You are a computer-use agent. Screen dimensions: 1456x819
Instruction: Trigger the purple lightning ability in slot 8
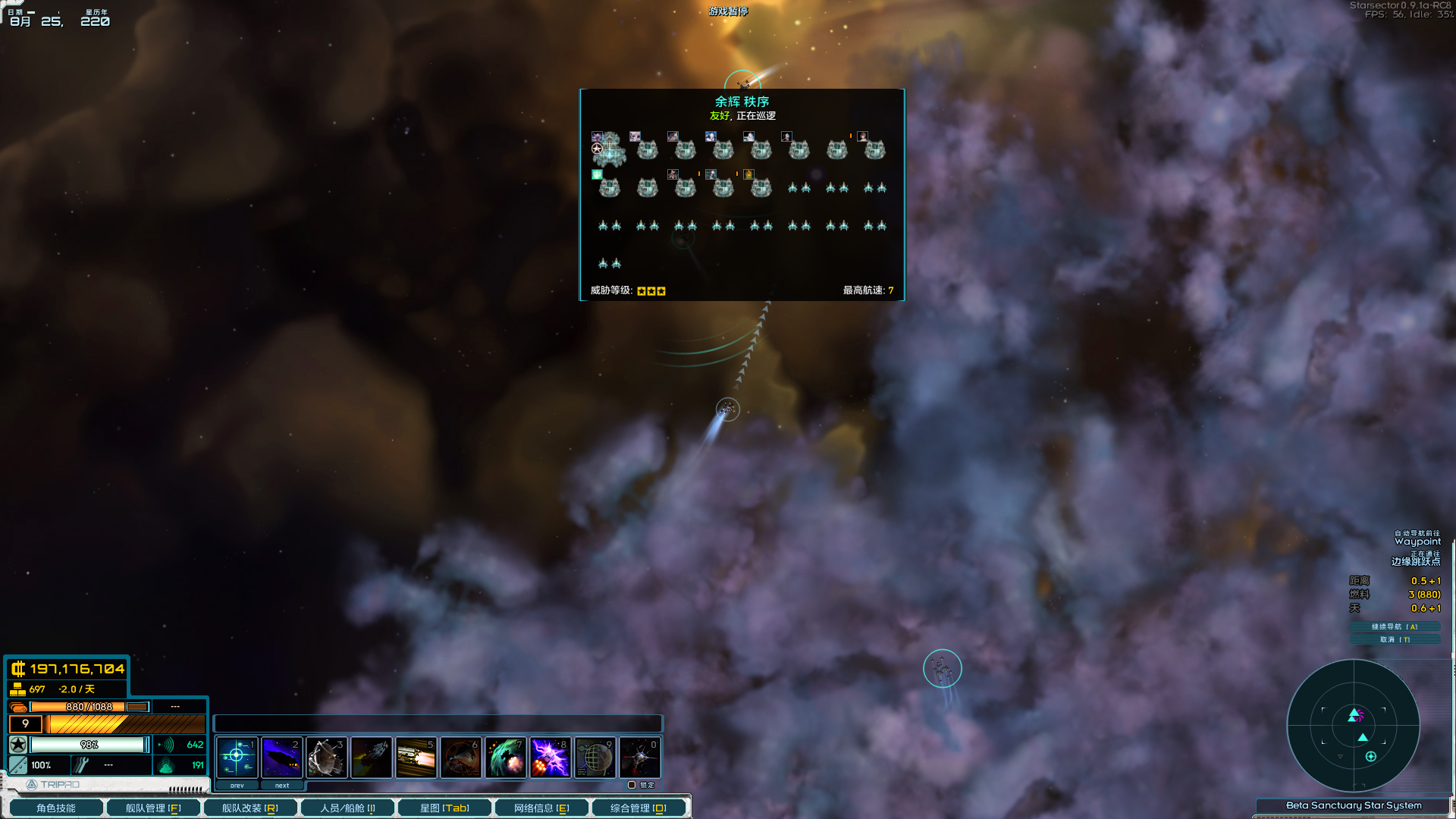[551, 756]
